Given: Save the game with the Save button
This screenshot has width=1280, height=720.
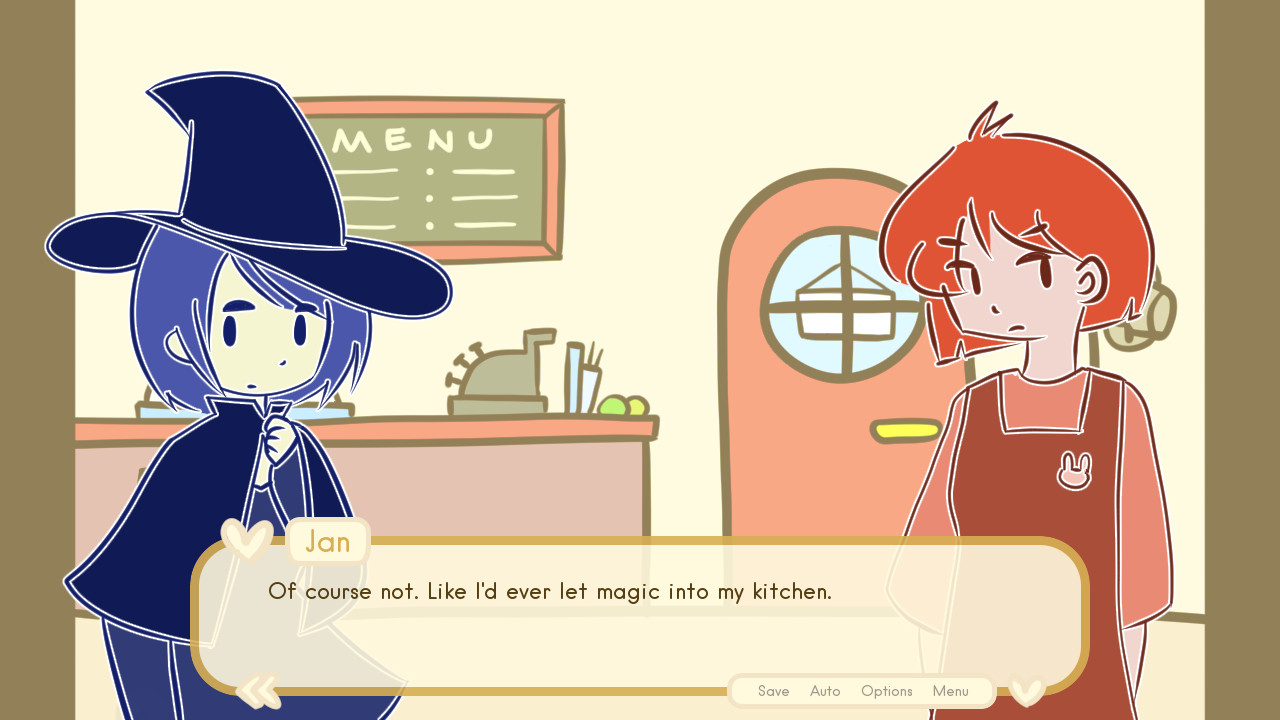Looking at the screenshot, I should (x=773, y=691).
